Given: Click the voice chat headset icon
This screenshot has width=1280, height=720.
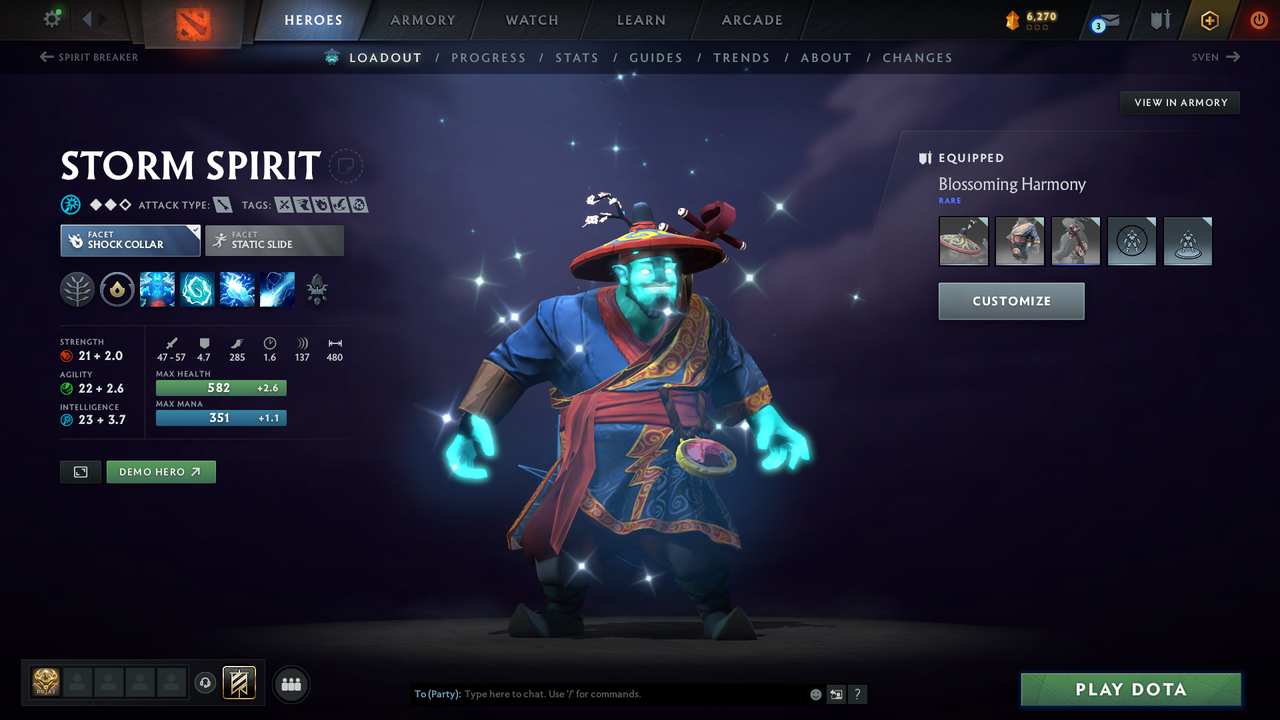Looking at the screenshot, I should pyautogui.click(x=206, y=682).
